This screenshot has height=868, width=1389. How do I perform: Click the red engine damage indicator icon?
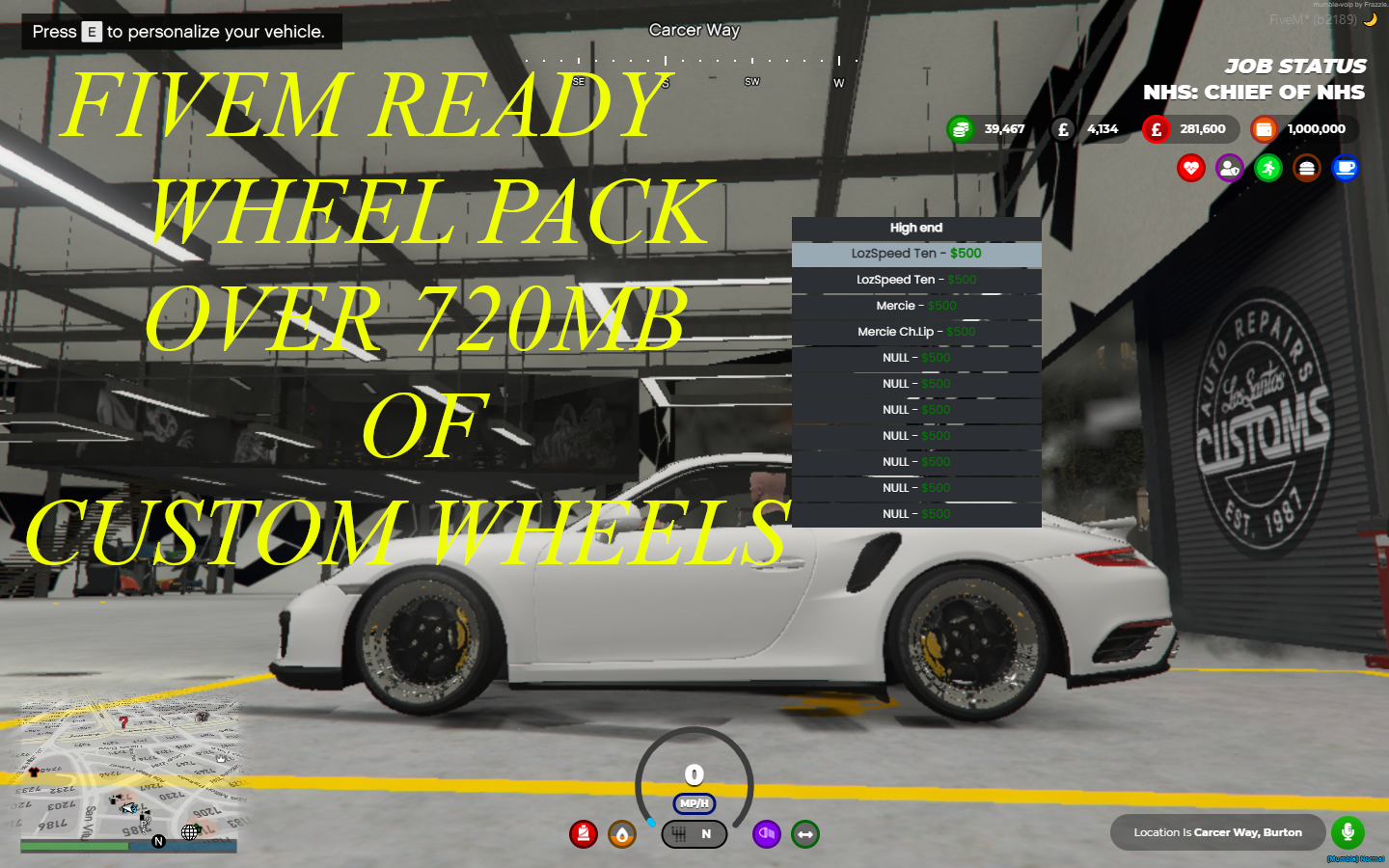tap(584, 834)
